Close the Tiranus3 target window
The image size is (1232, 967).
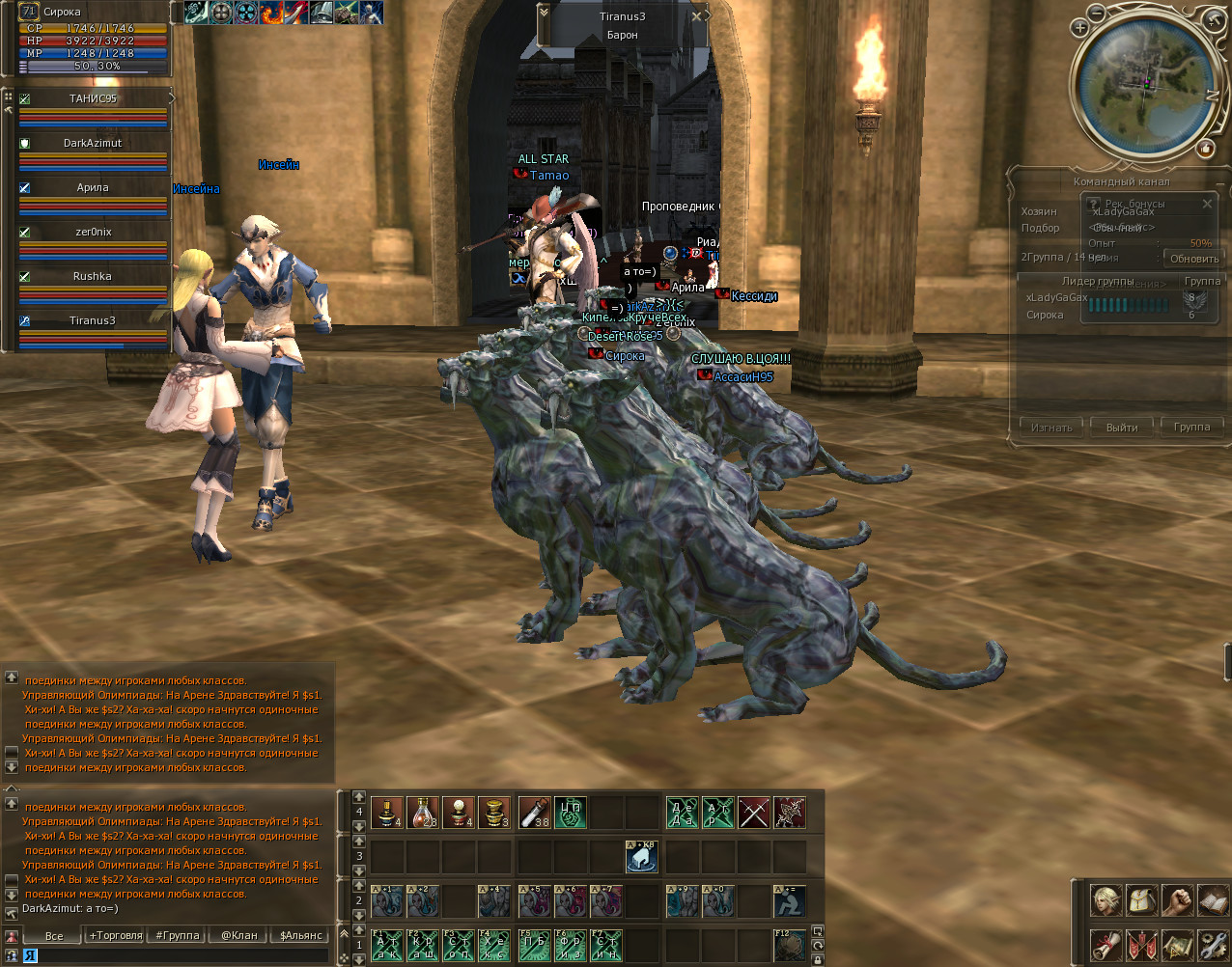696,16
